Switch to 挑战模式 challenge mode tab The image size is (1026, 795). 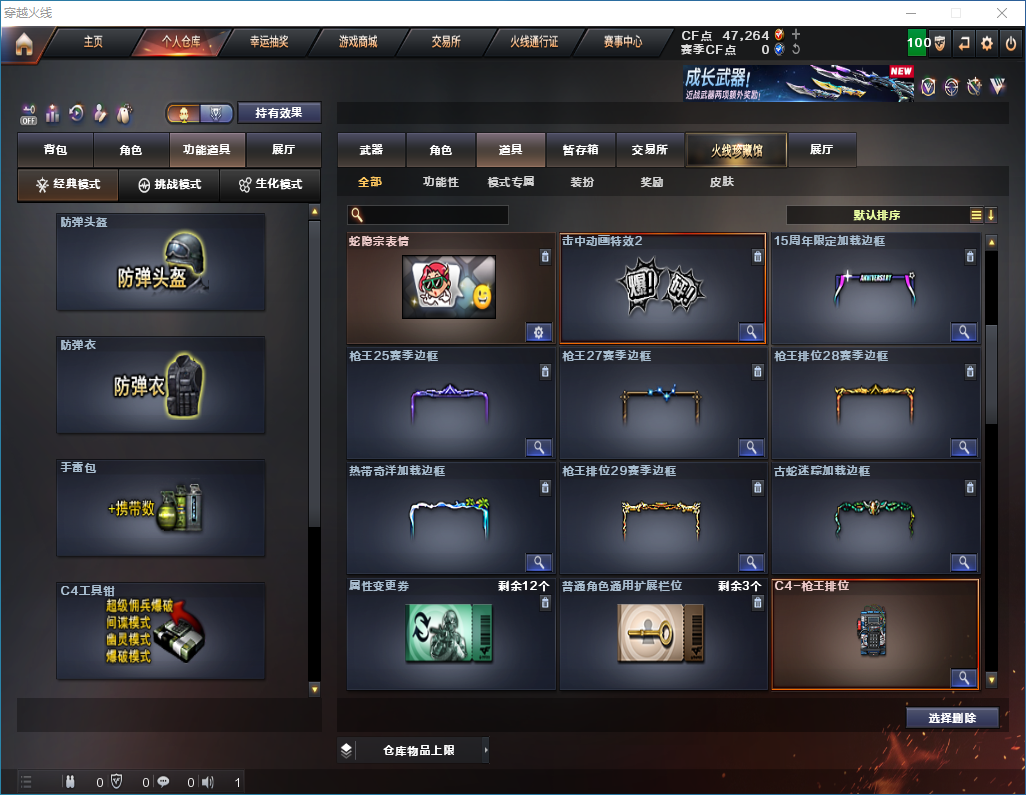point(169,185)
